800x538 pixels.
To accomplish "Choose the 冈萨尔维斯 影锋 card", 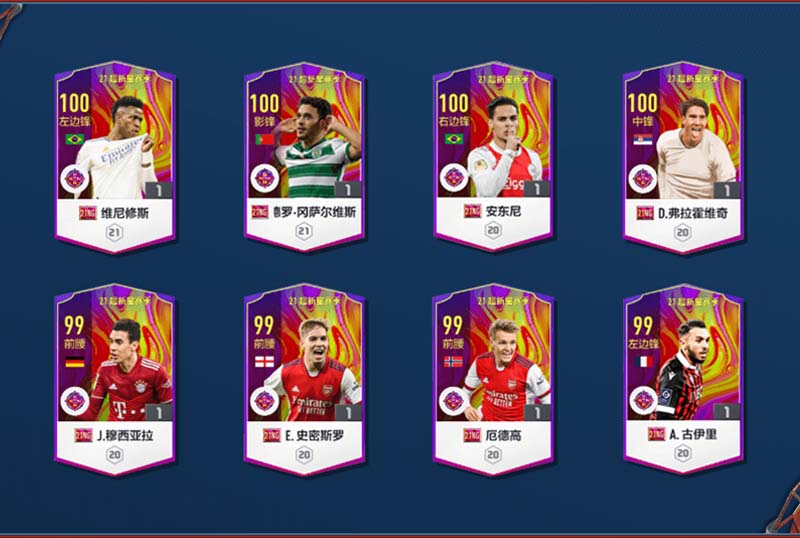I will [304, 157].
